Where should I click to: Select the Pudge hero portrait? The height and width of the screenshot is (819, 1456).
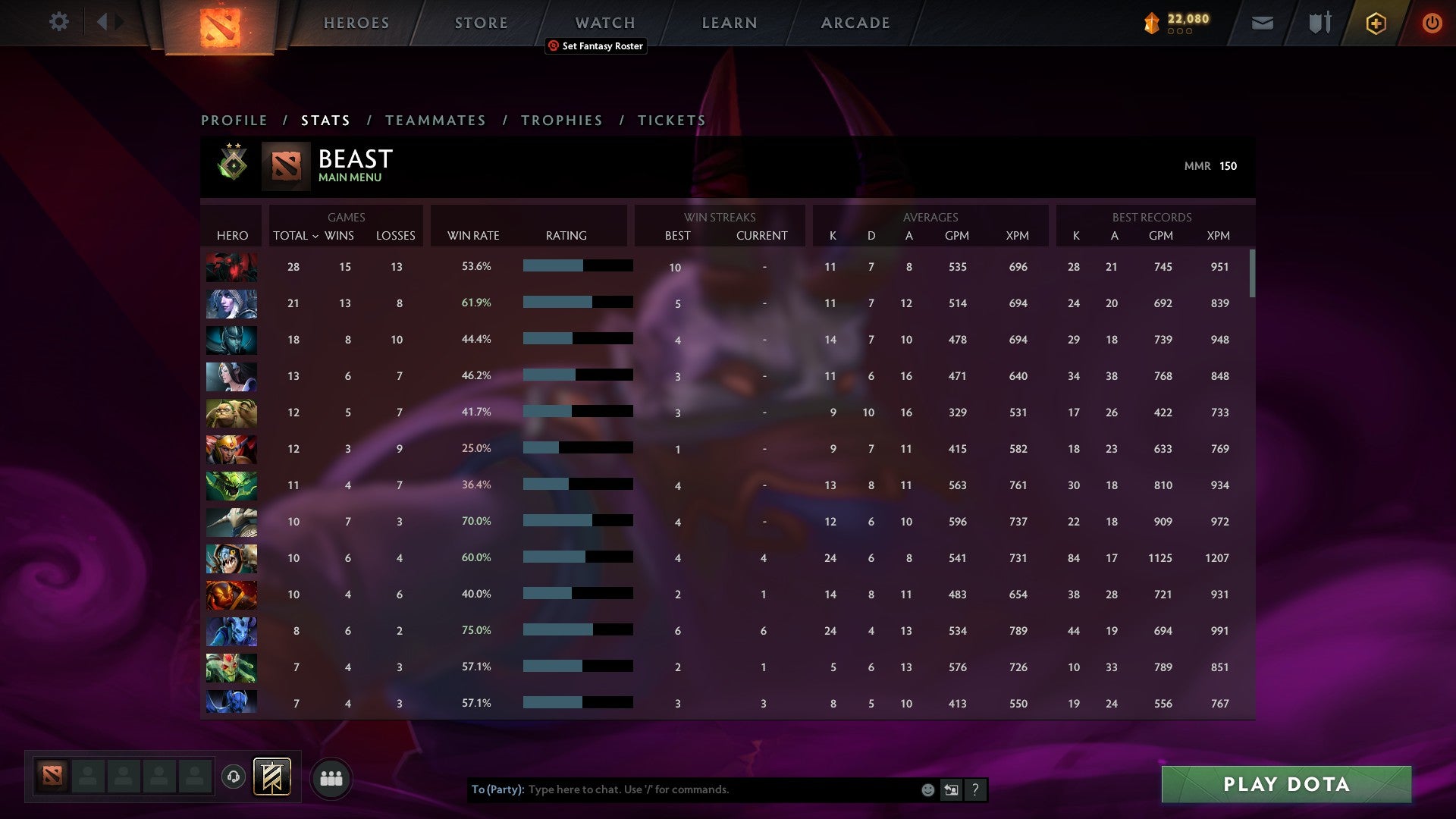[x=231, y=413]
